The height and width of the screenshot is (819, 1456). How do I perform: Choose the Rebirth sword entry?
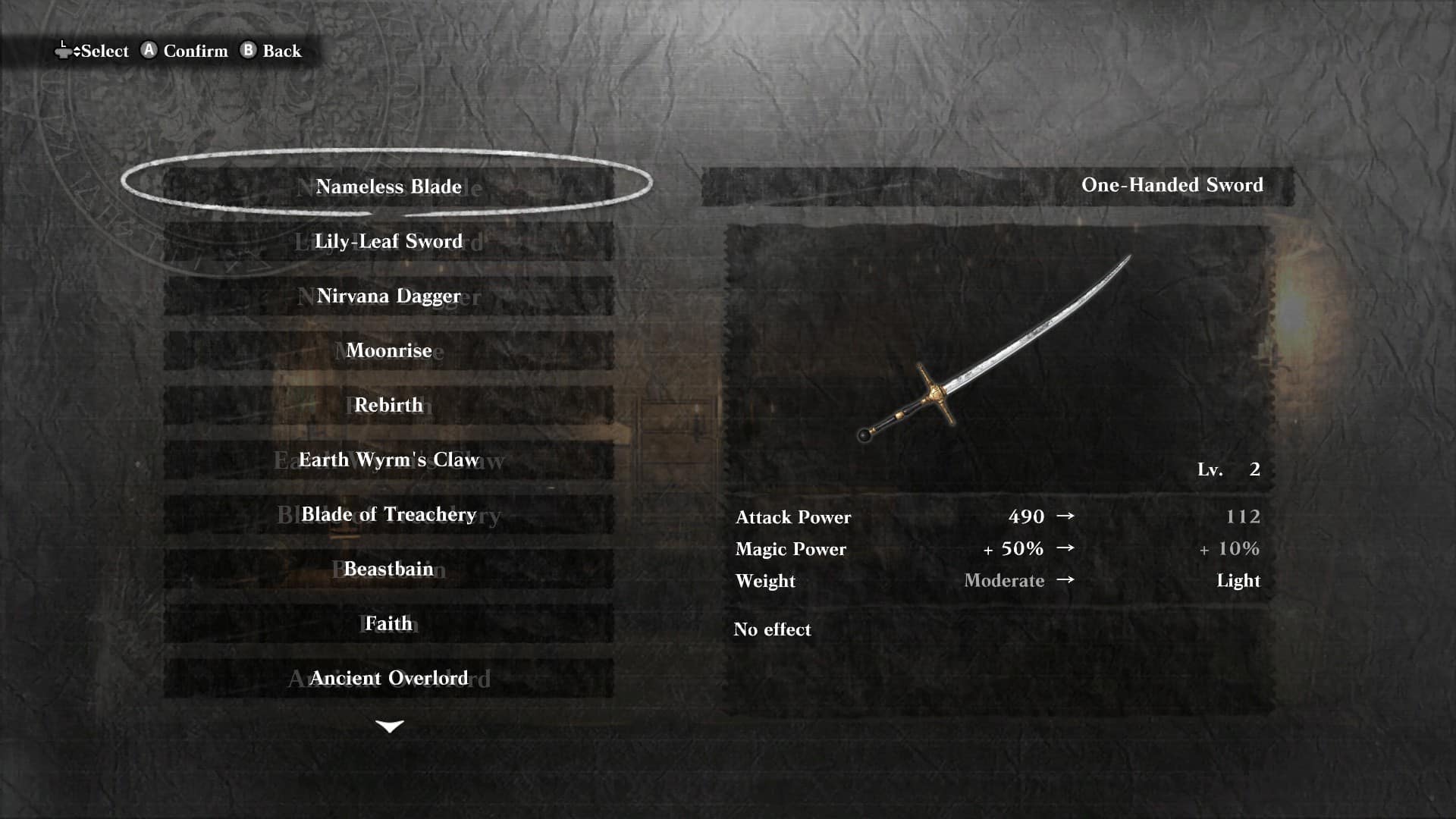coord(388,405)
